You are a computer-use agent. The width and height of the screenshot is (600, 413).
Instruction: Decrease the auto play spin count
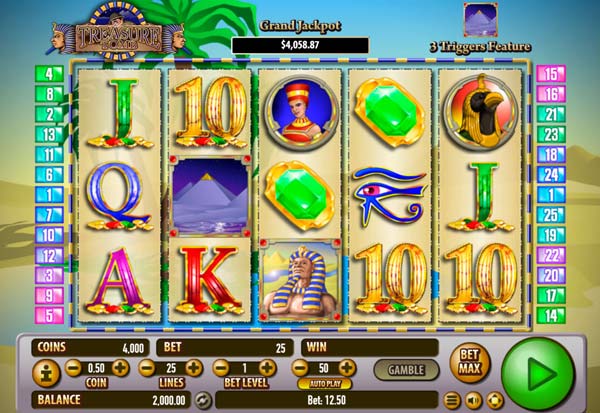(x=297, y=368)
